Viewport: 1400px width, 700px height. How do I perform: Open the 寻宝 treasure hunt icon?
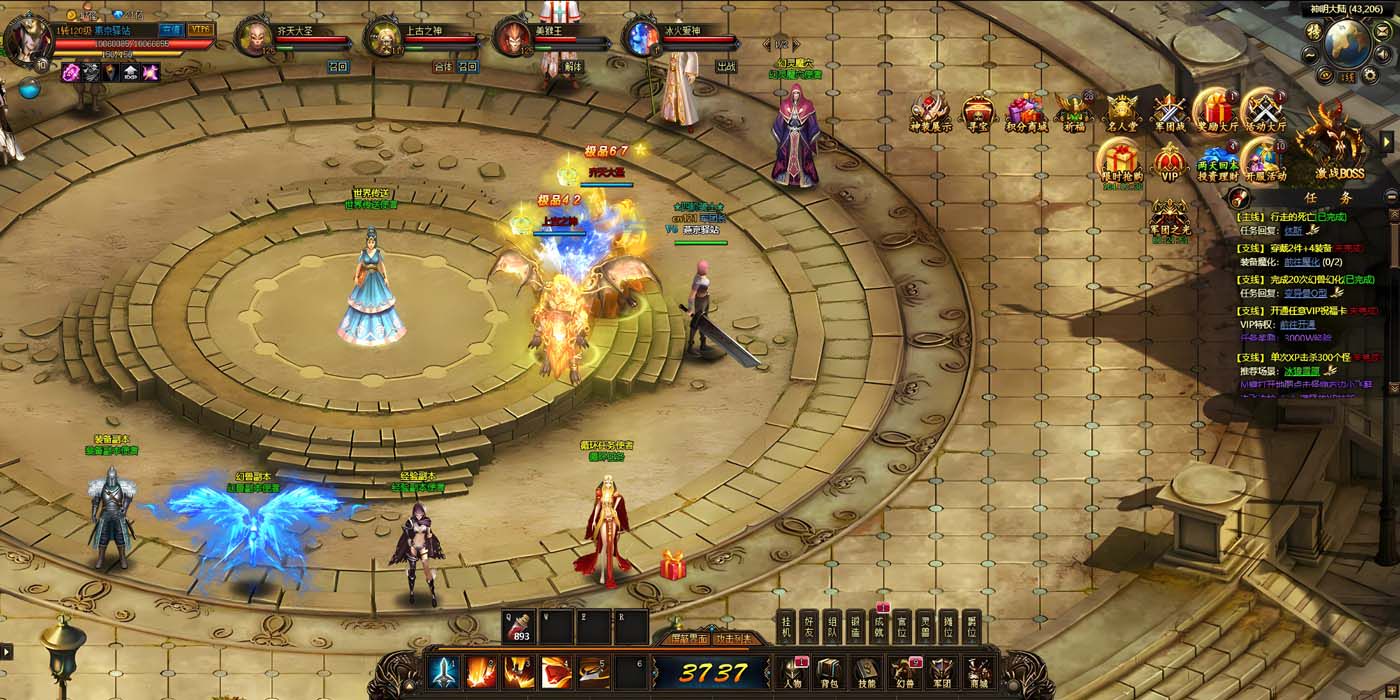[978, 112]
